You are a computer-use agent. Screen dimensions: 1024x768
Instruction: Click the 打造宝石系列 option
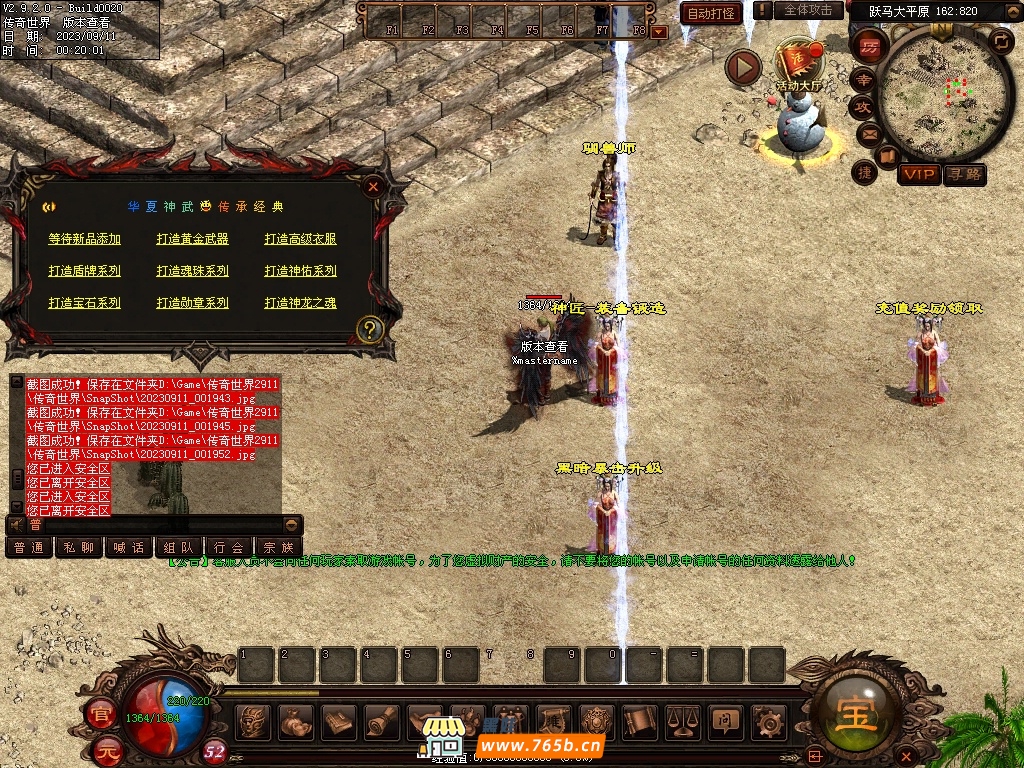tap(84, 303)
